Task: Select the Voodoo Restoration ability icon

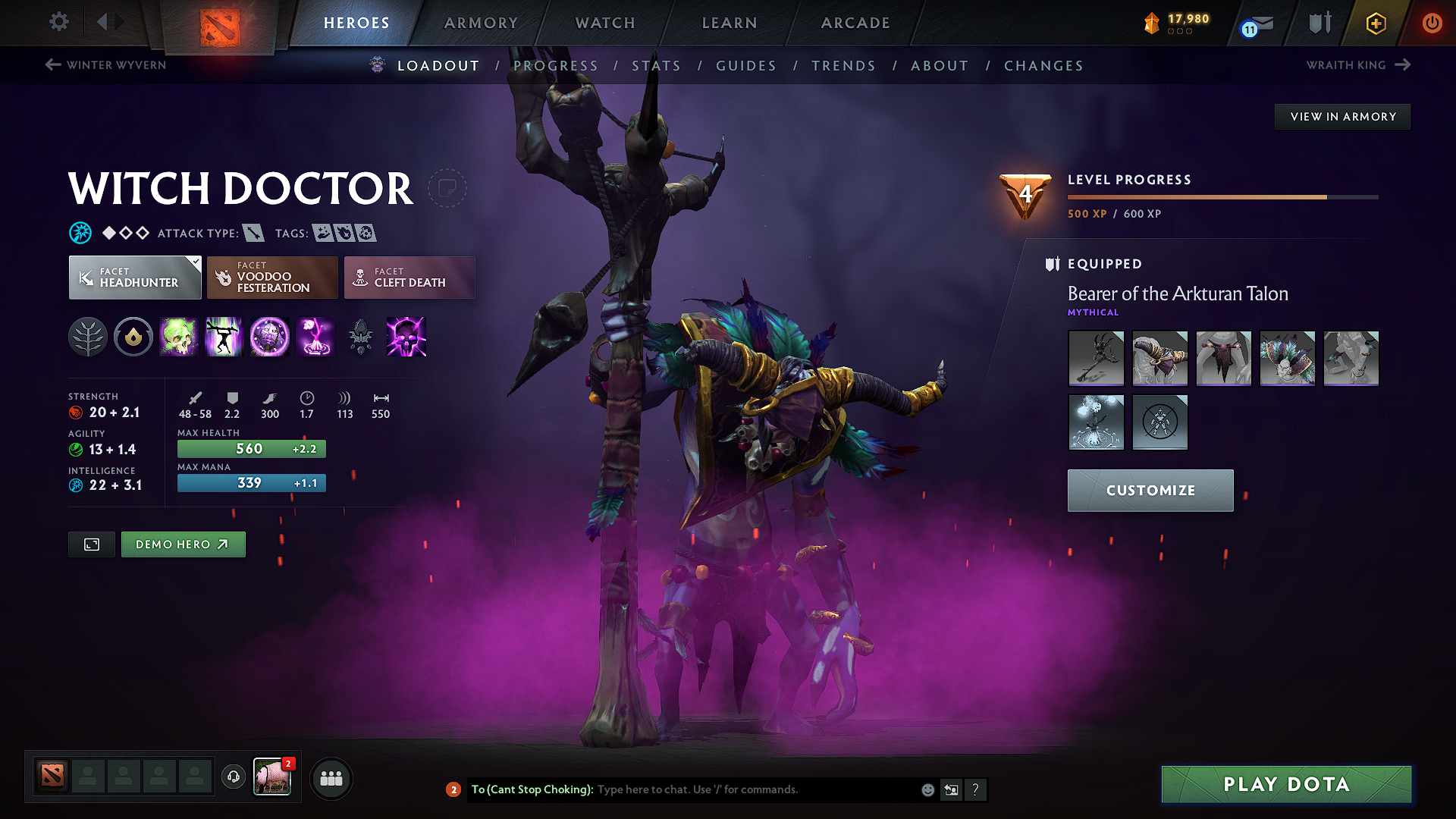Action: click(x=224, y=337)
